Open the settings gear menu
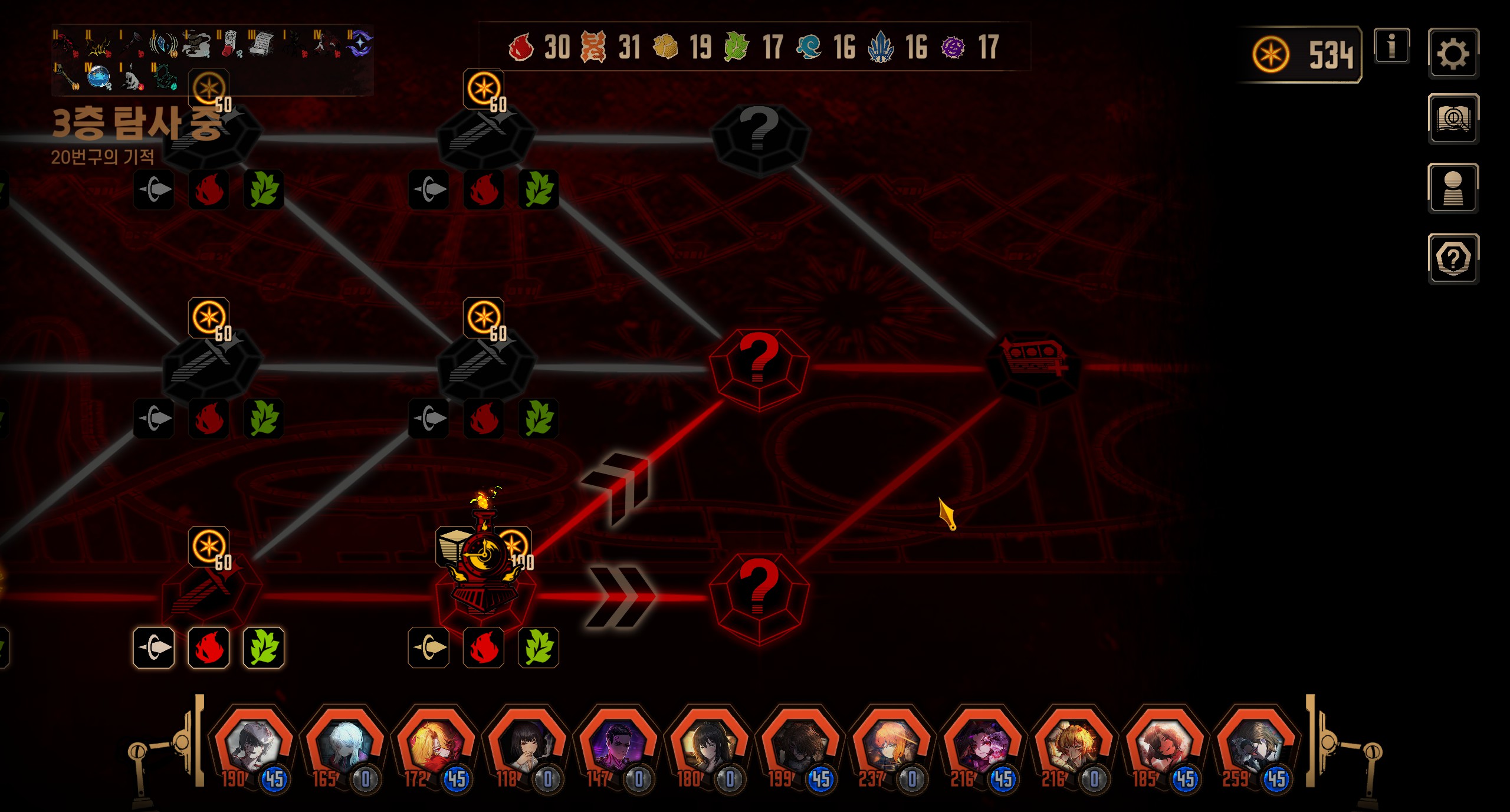The height and width of the screenshot is (812, 1510). [1452, 53]
